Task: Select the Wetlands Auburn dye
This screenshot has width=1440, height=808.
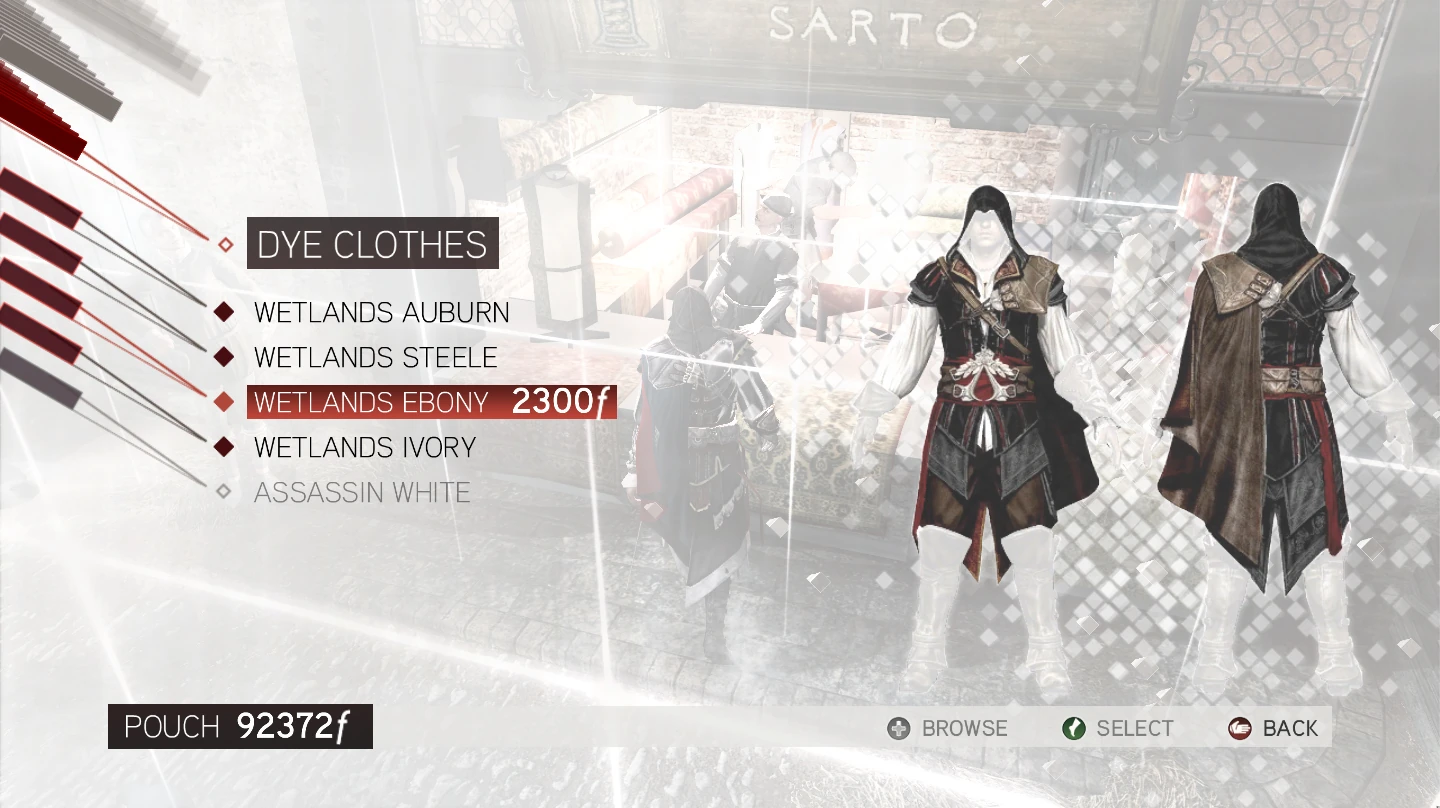Action: point(381,313)
